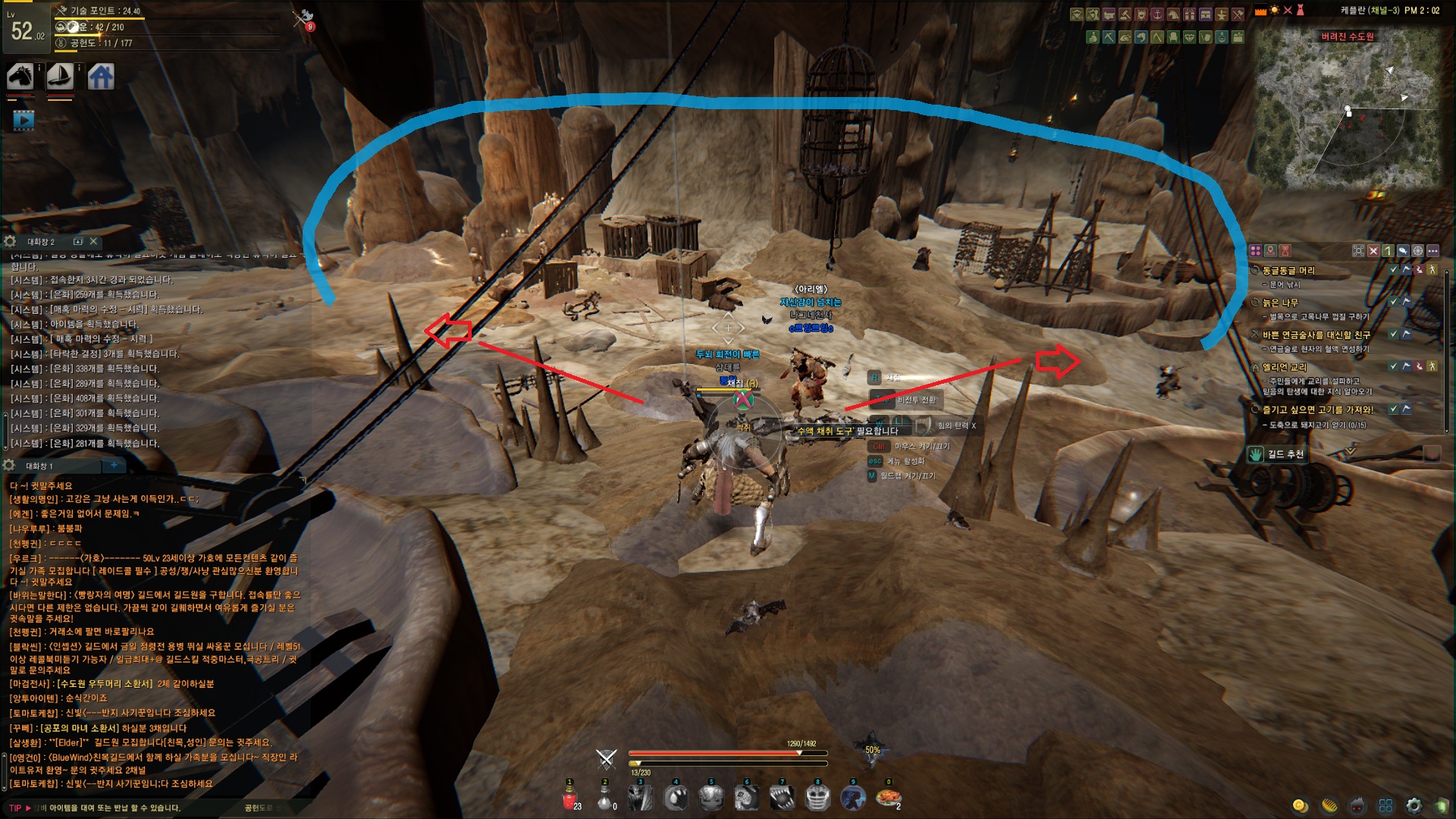Select the quest 동글동글 머리
The height and width of the screenshot is (819, 1456).
point(1288,271)
